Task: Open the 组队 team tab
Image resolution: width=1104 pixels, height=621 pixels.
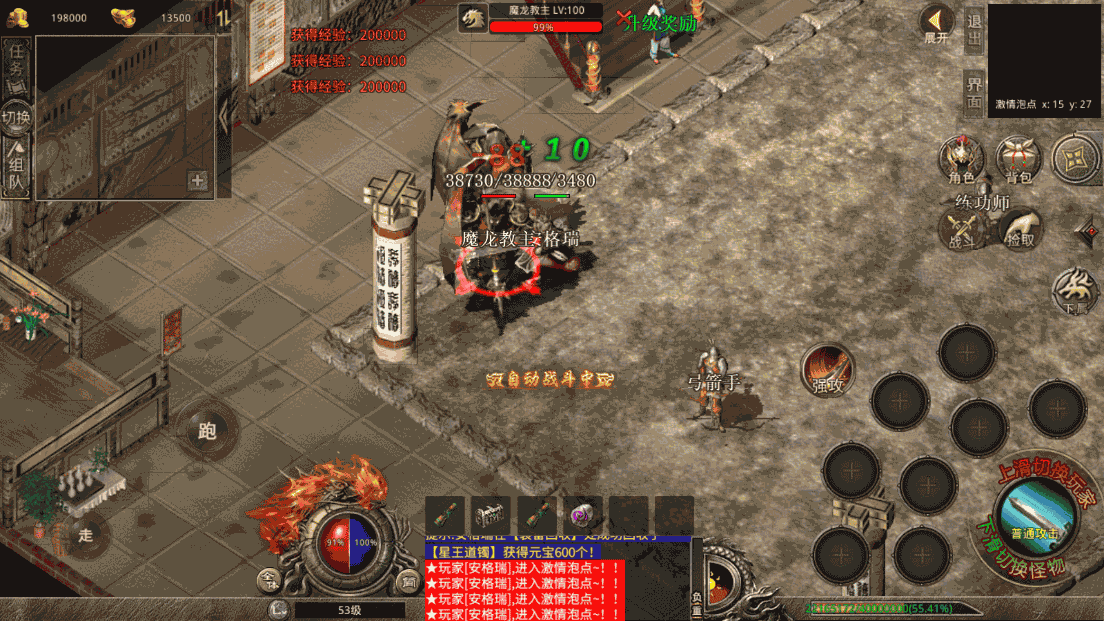Action: [17, 168]
